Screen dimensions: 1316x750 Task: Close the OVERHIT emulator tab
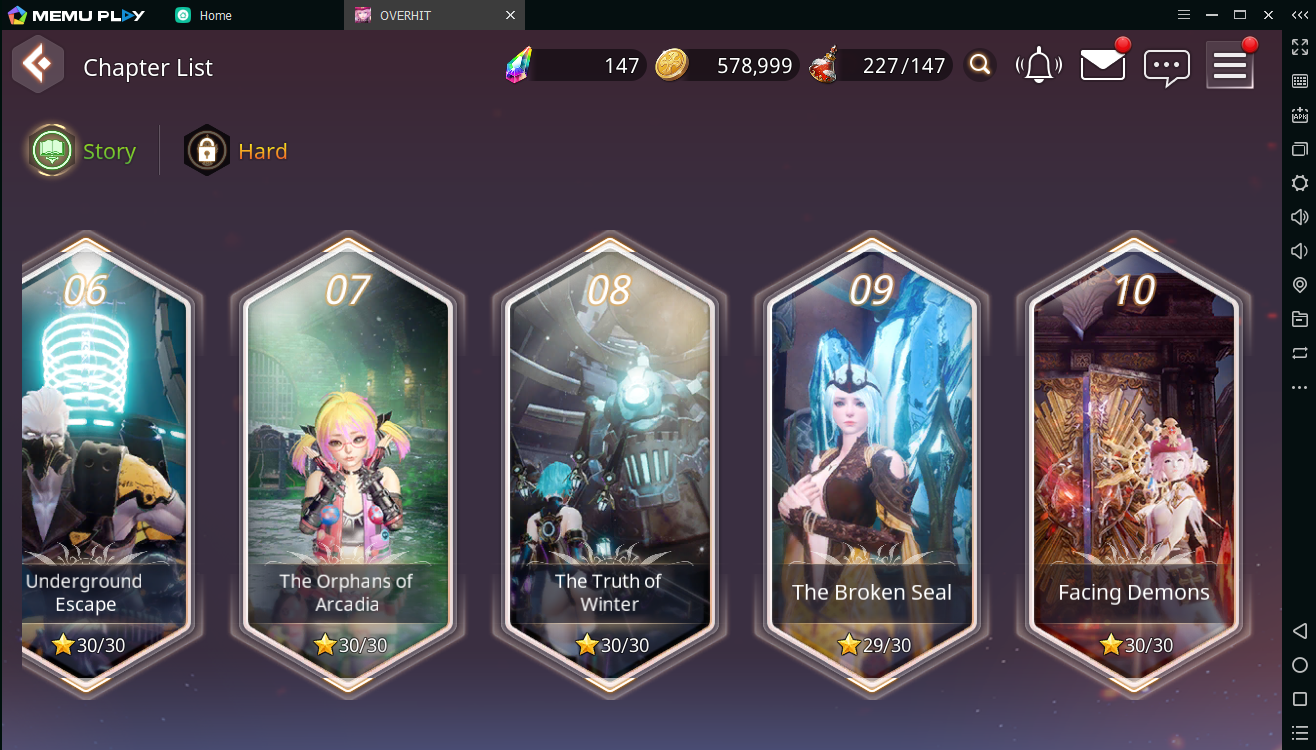[510, 15]
